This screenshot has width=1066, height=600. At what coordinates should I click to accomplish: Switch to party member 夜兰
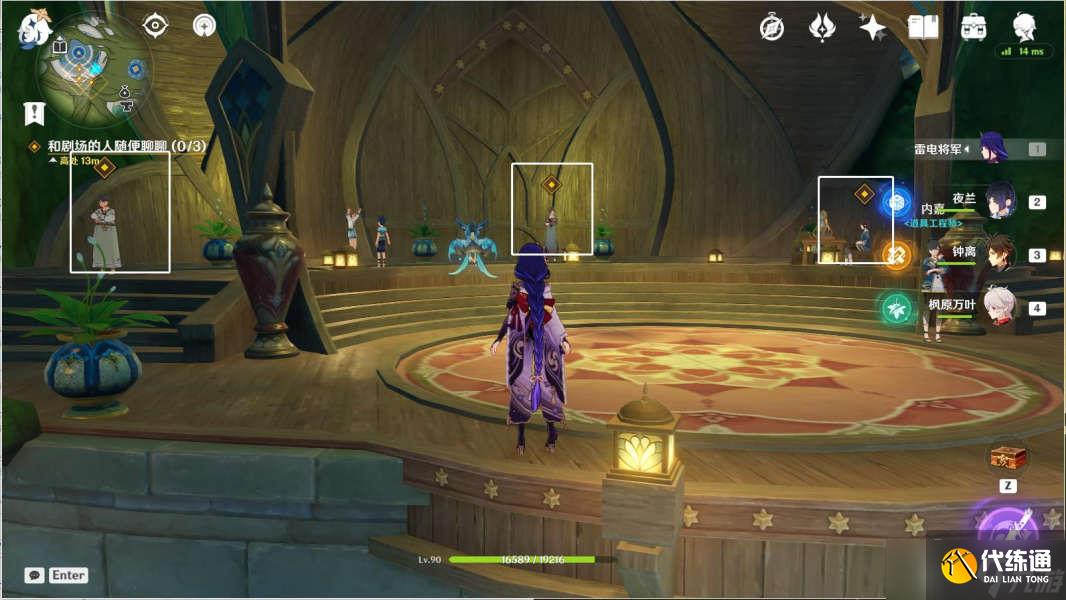1000,201
